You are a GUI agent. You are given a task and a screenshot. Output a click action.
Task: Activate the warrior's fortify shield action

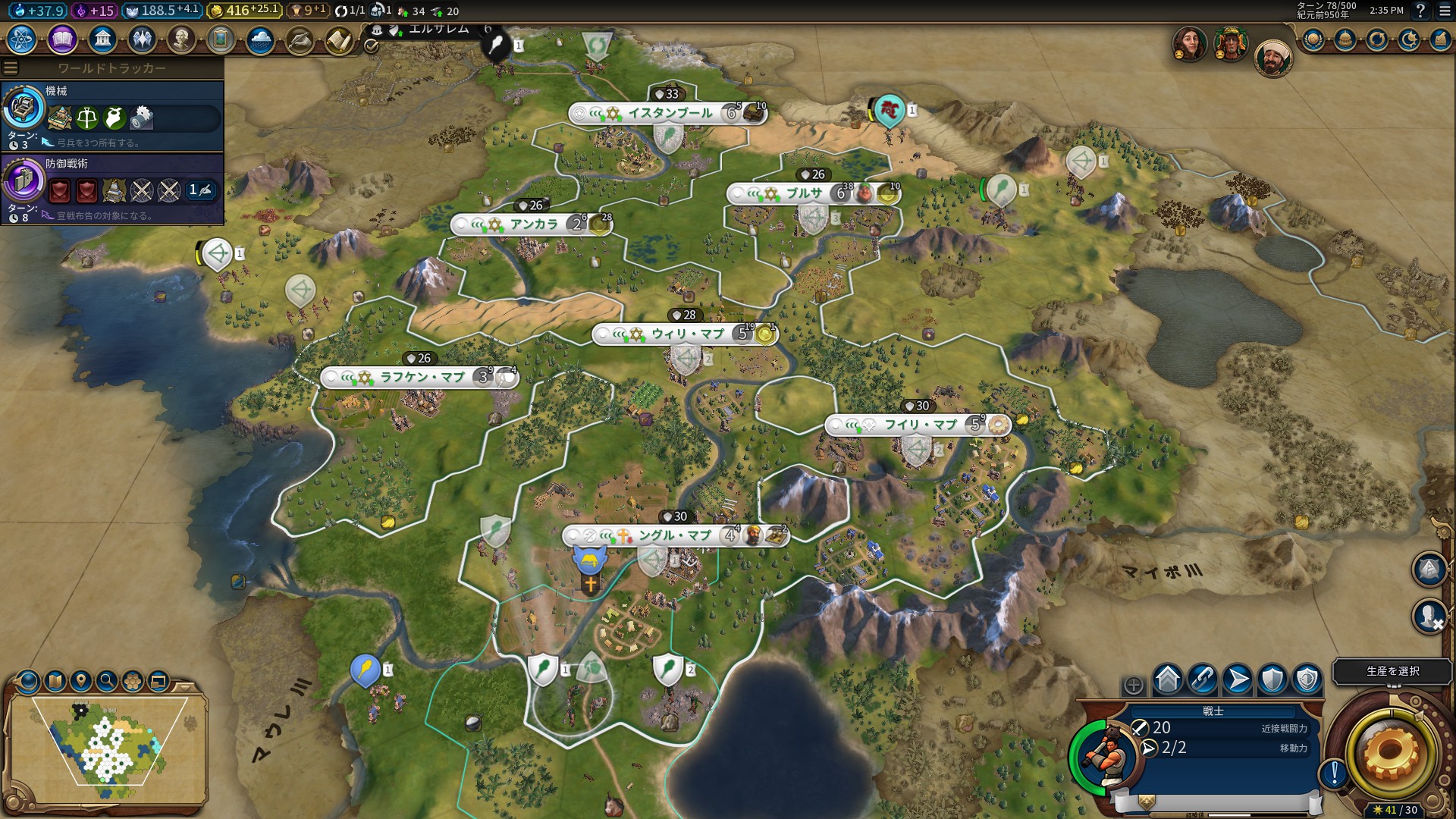point(1272,679)
